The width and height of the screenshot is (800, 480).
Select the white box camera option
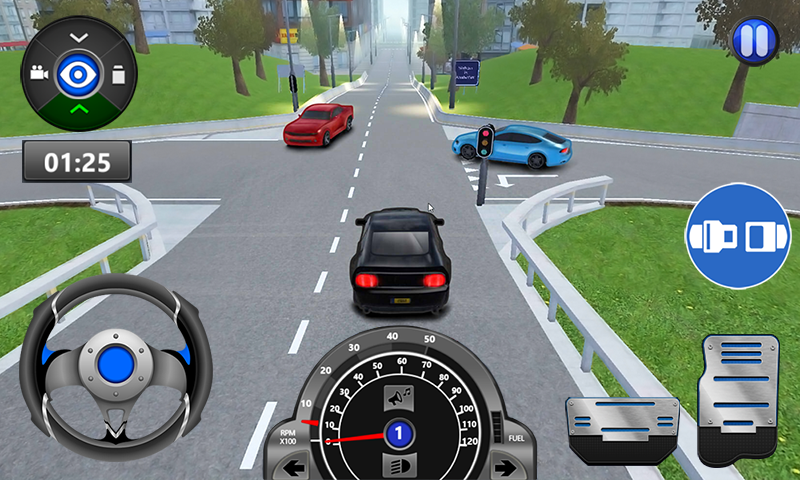coord(118,73)
